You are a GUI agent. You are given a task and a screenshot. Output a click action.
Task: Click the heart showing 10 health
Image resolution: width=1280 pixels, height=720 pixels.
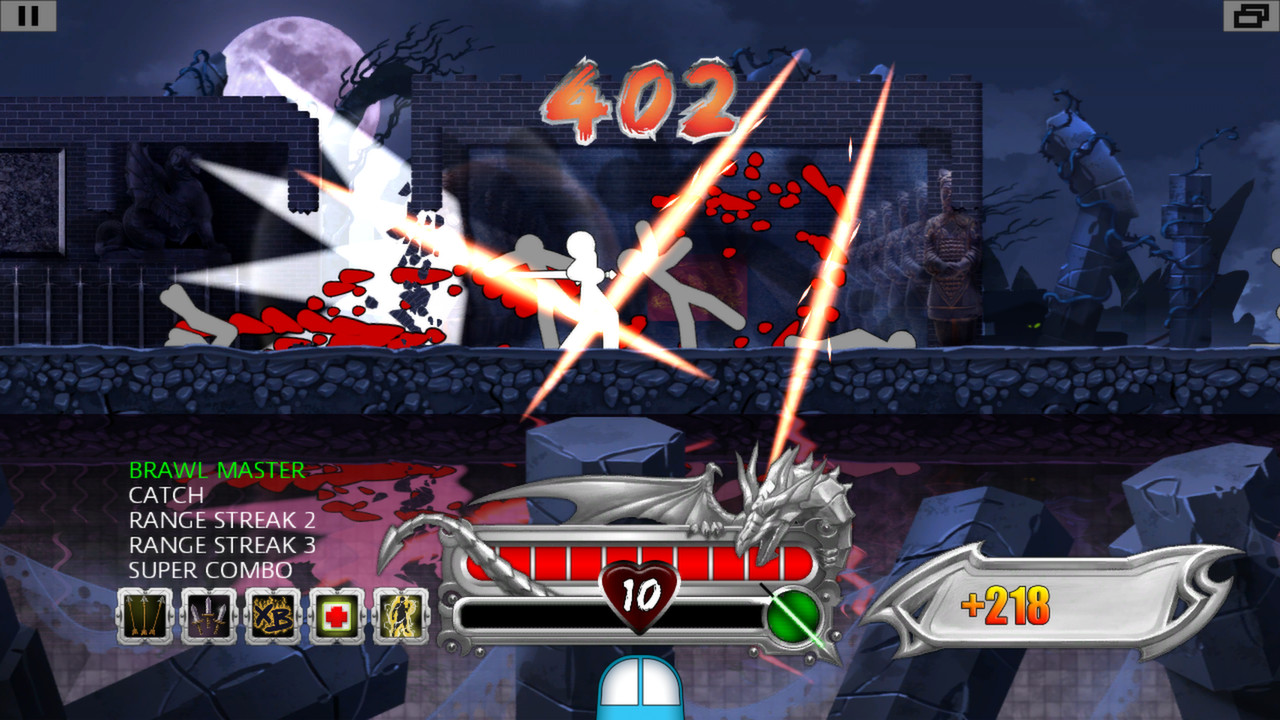click(x=640, y=595)
